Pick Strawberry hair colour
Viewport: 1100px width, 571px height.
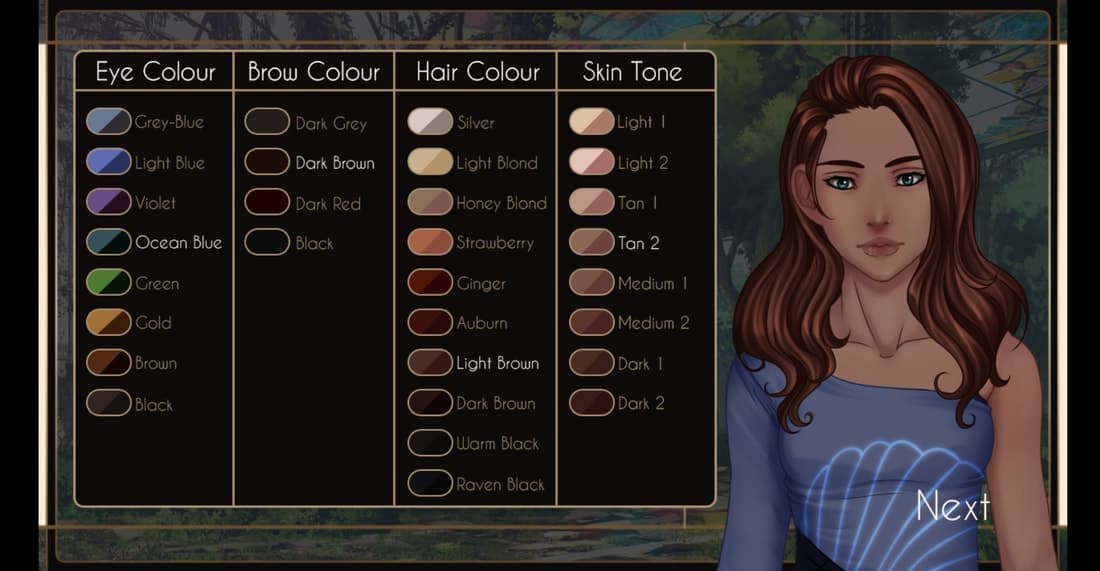click(430, 242)
